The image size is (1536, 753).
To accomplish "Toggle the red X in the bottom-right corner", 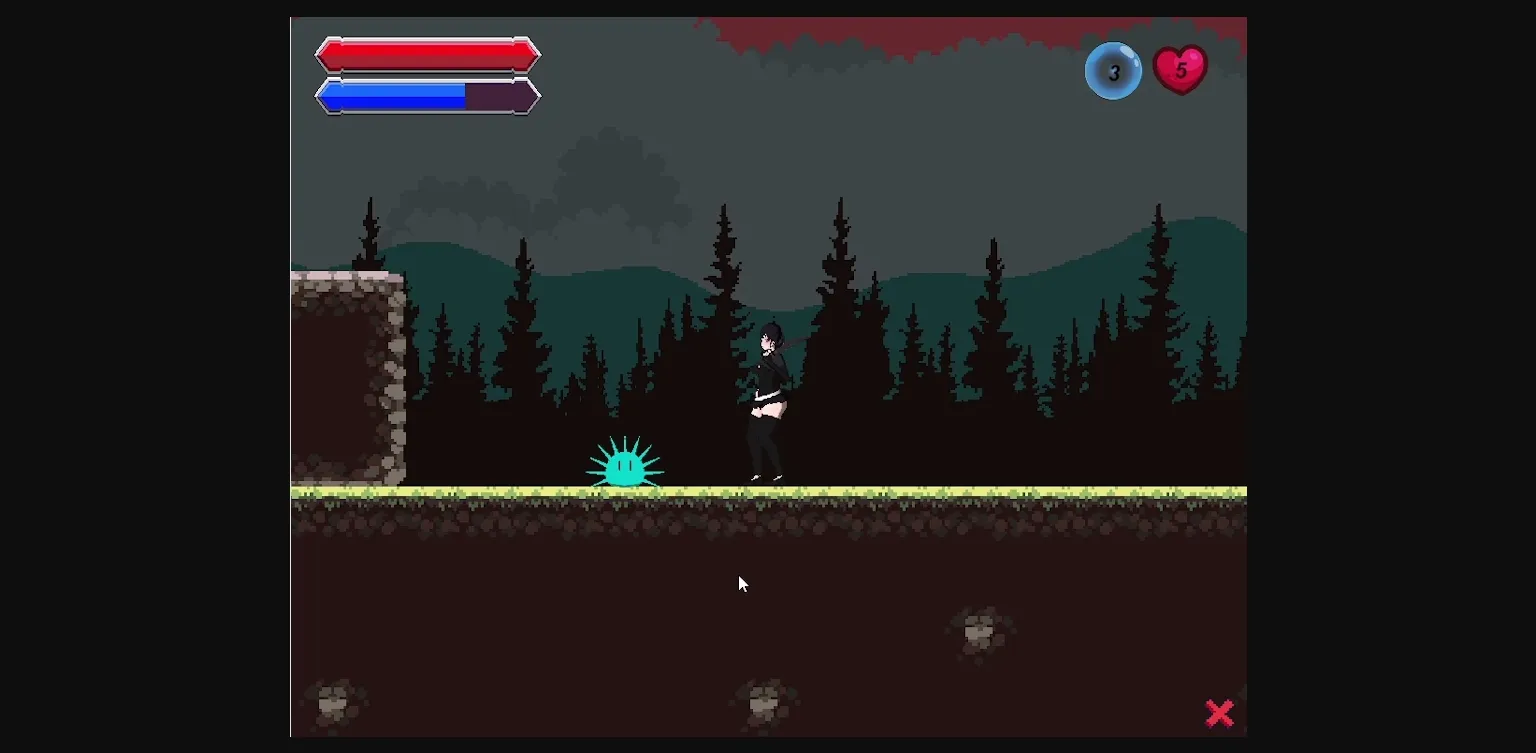I will (x=1220, y=712).
